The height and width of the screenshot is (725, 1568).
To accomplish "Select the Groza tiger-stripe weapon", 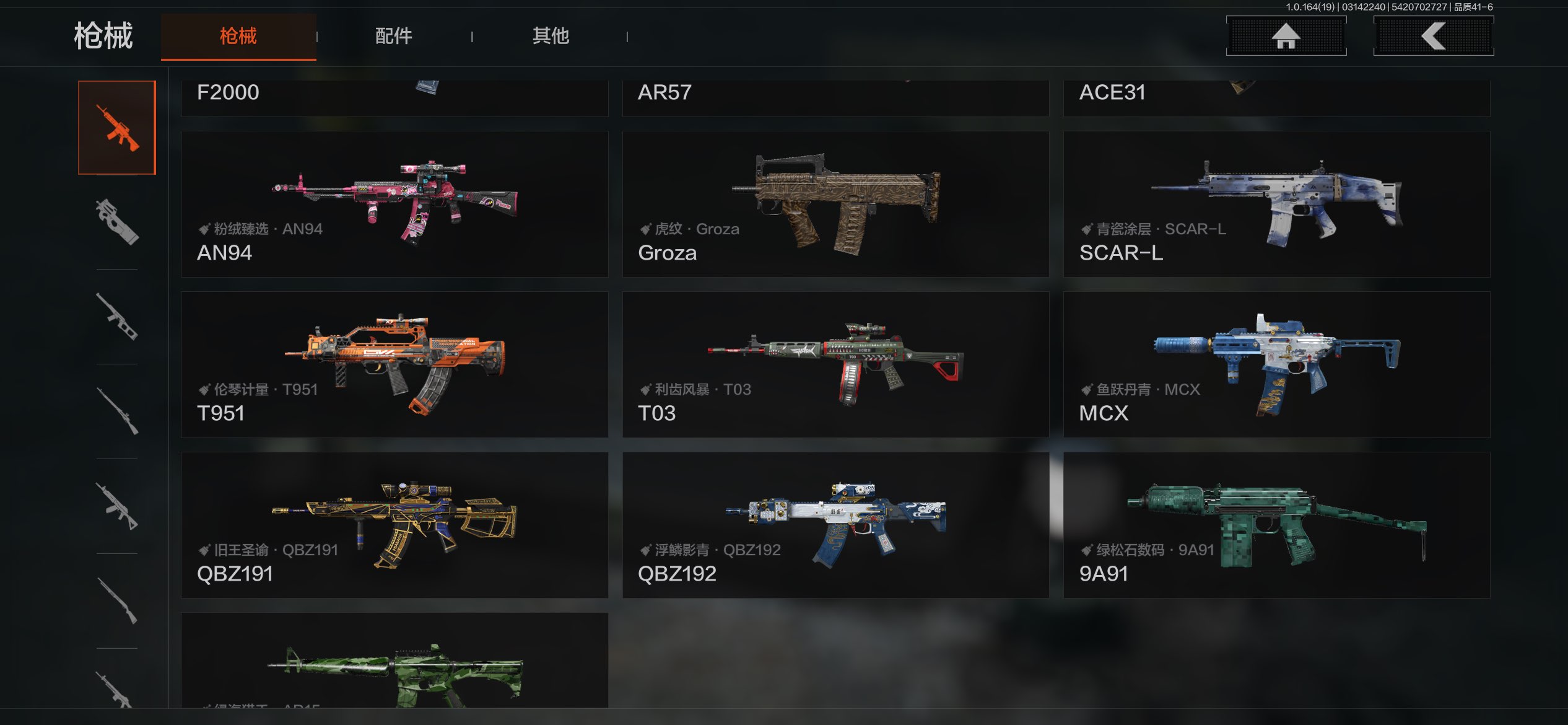I will [835, 204].
